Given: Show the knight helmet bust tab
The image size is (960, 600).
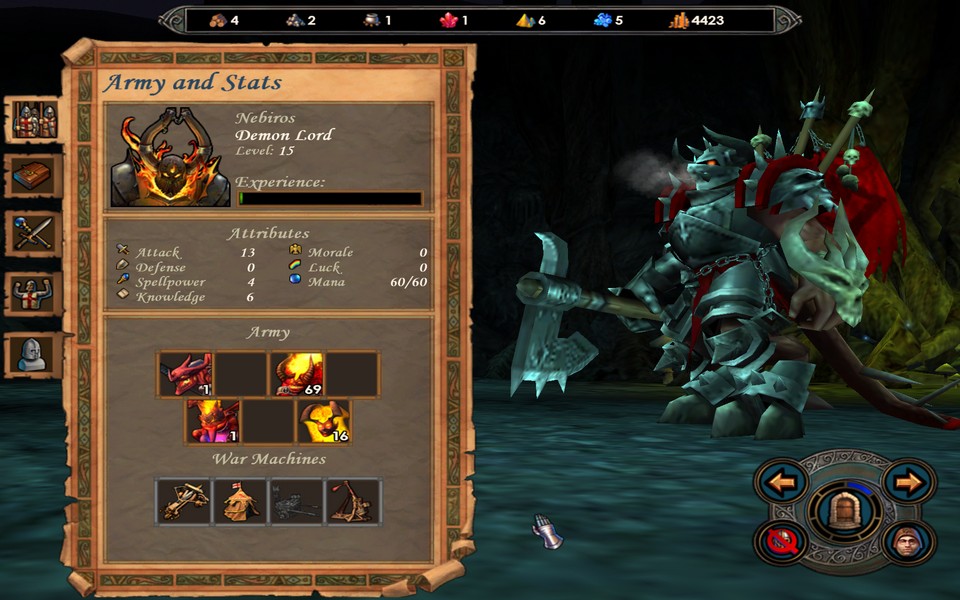Looking at the screenshot, I should [35, 353].
